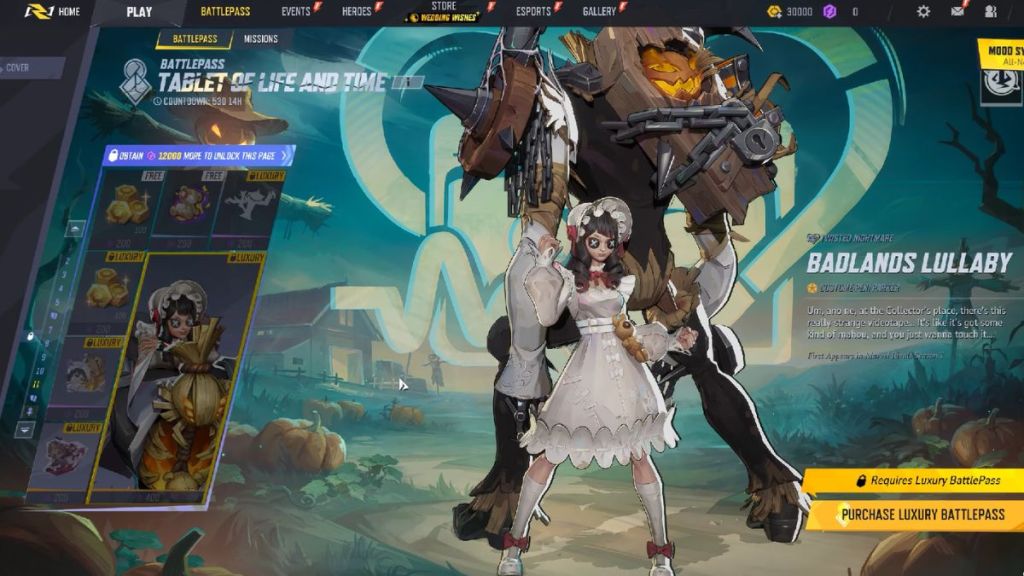Open the Esports menu
Viewport: 1024px width, 576px height.
pos(533,12)
